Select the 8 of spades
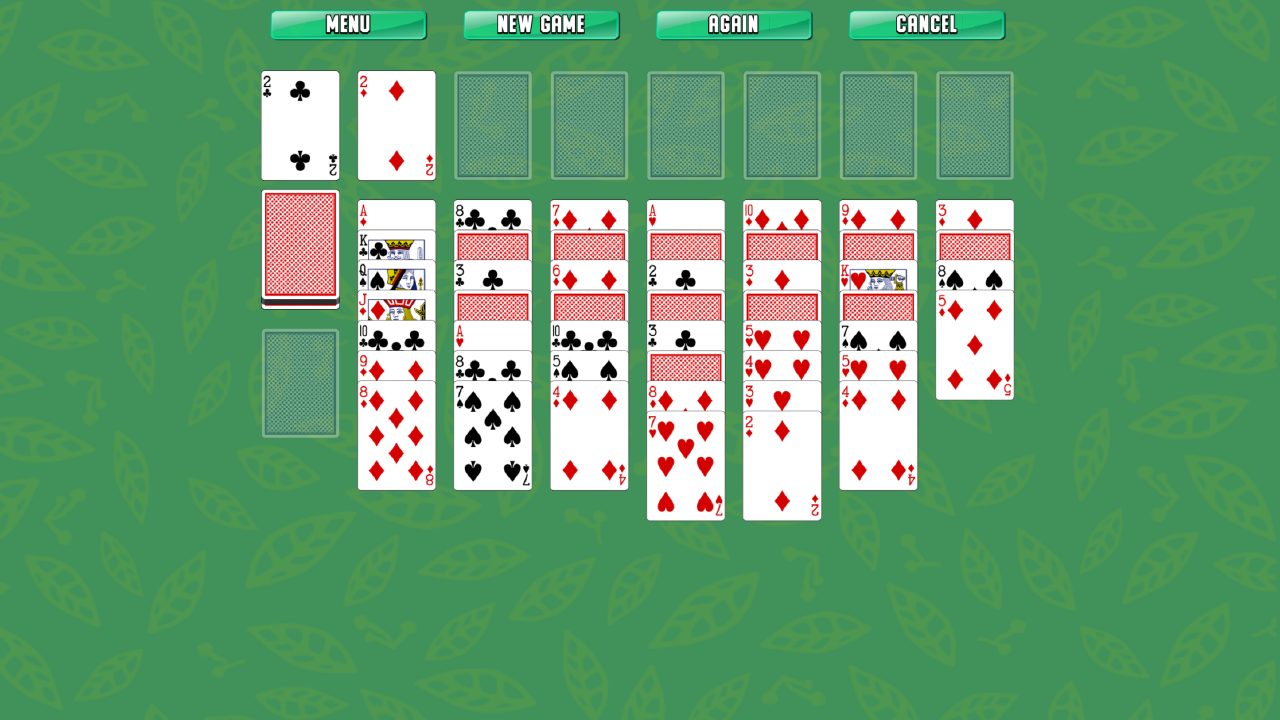Image resolution: width=1280 pixels, height=720 pixels. point(975,272)
